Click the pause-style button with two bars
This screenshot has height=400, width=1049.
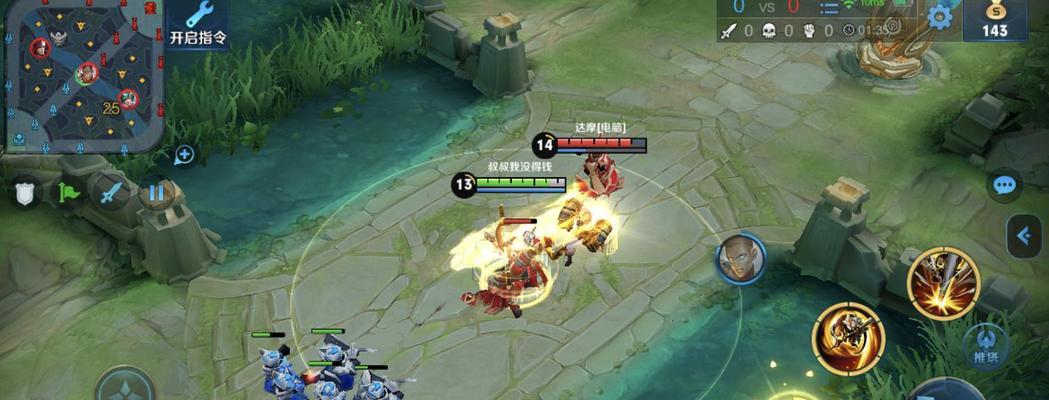156,192
